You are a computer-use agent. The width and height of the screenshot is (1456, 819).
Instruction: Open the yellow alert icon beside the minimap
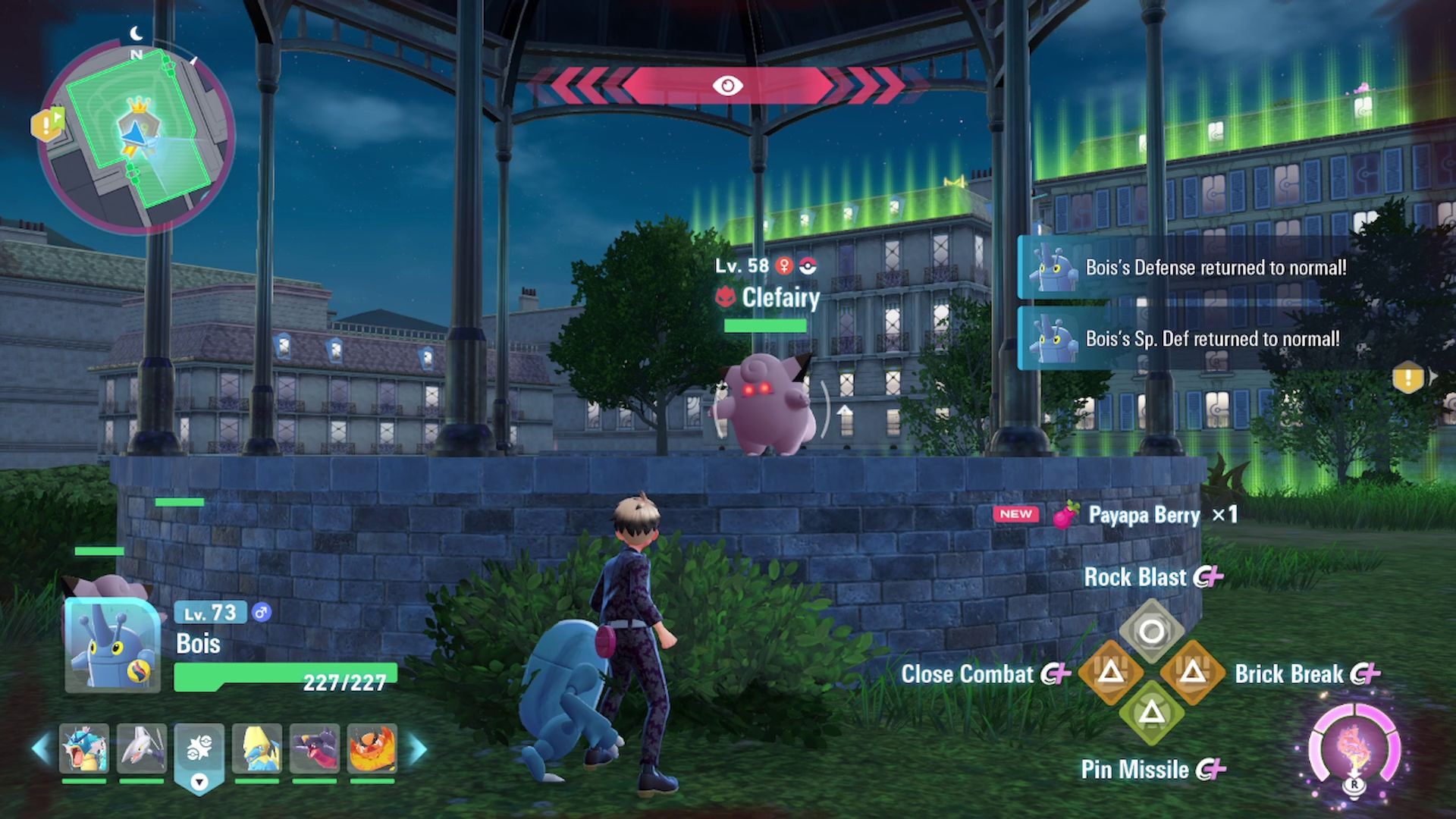pyautogui.click(x=46, y=124)
